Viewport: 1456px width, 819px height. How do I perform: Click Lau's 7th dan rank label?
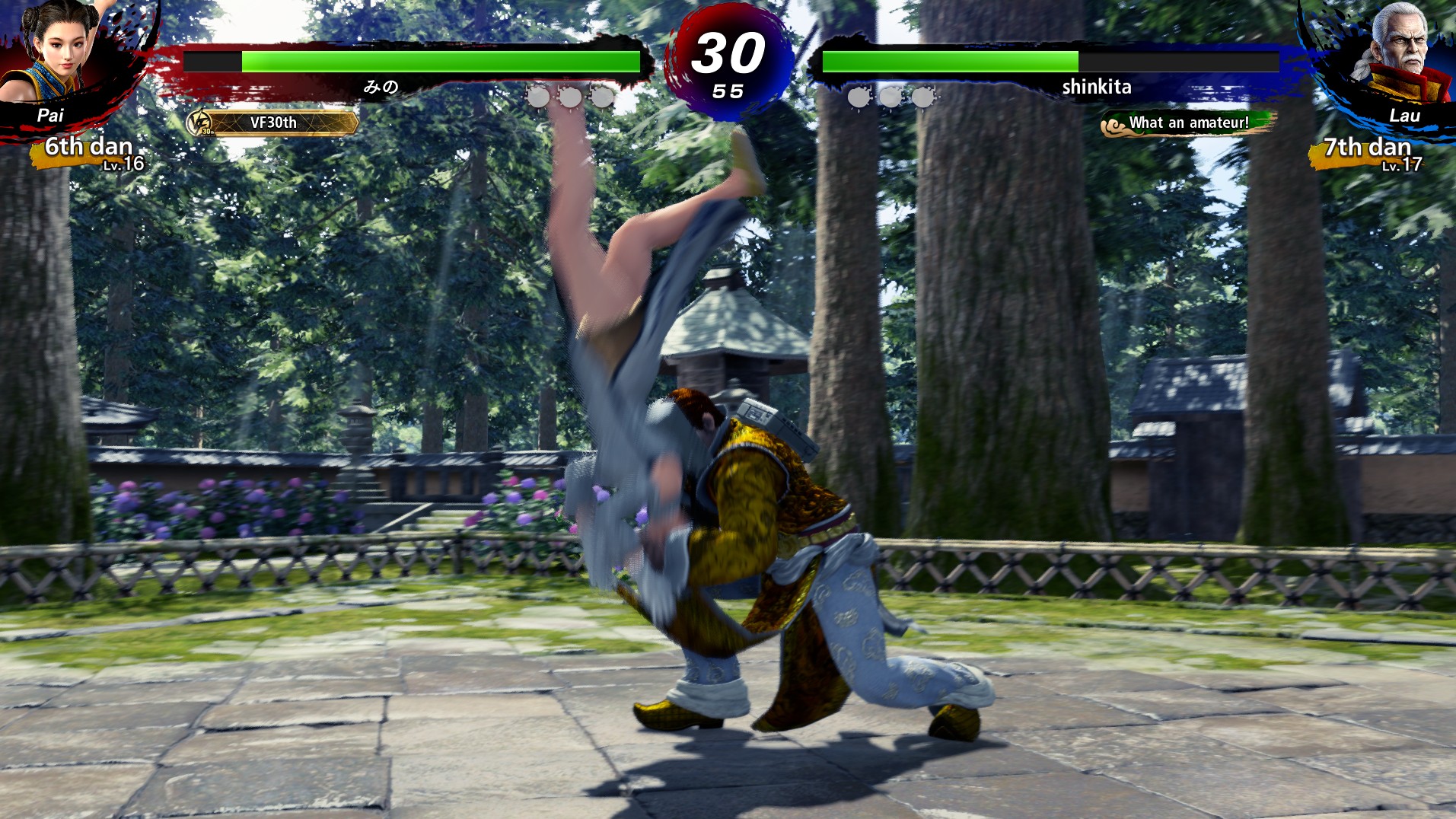point(1366,146)
